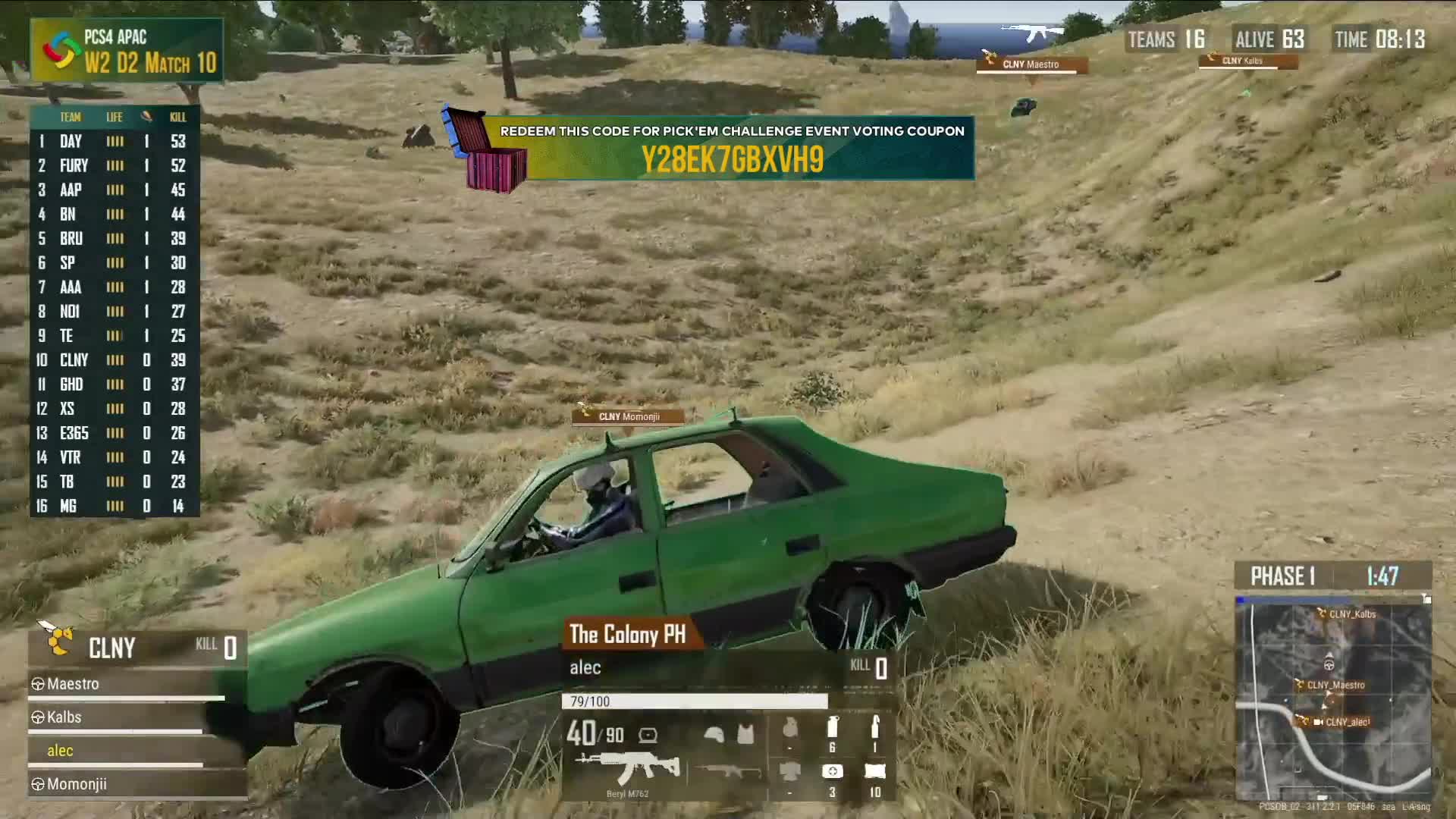Click the CLNY row in the leaderboard

114,360
